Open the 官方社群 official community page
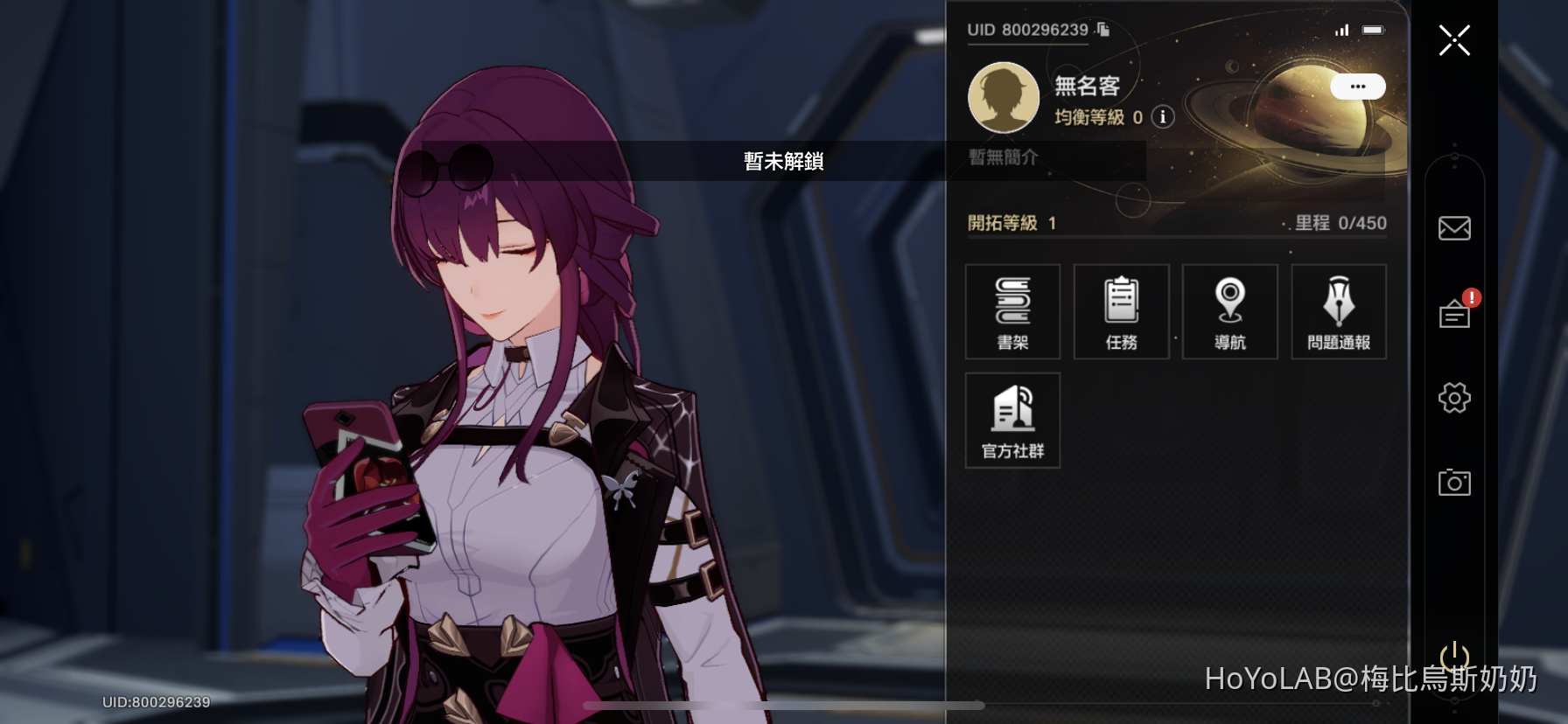 (1012, 421)
